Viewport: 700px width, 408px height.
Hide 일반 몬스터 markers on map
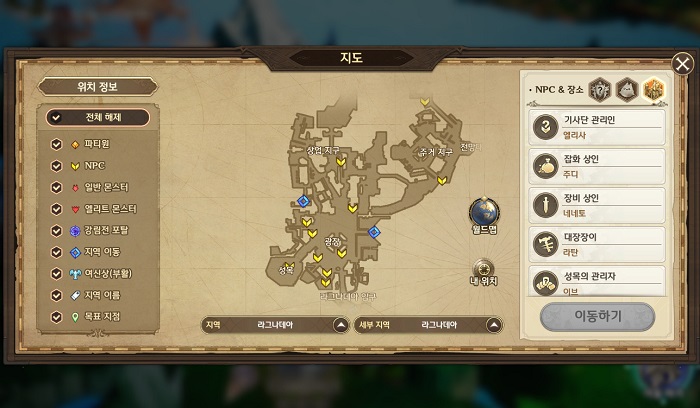tap(57, 188)
